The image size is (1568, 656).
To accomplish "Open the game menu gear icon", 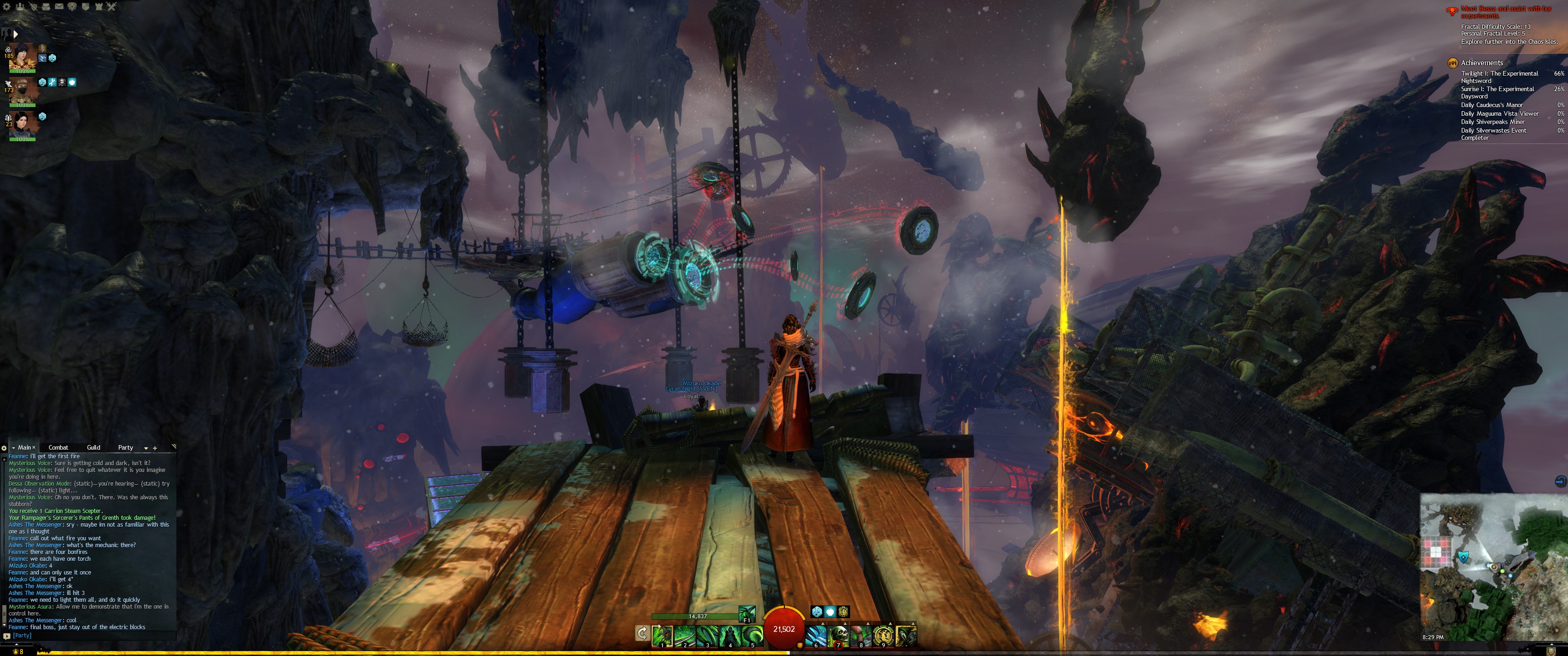I will tap(7, 7).
